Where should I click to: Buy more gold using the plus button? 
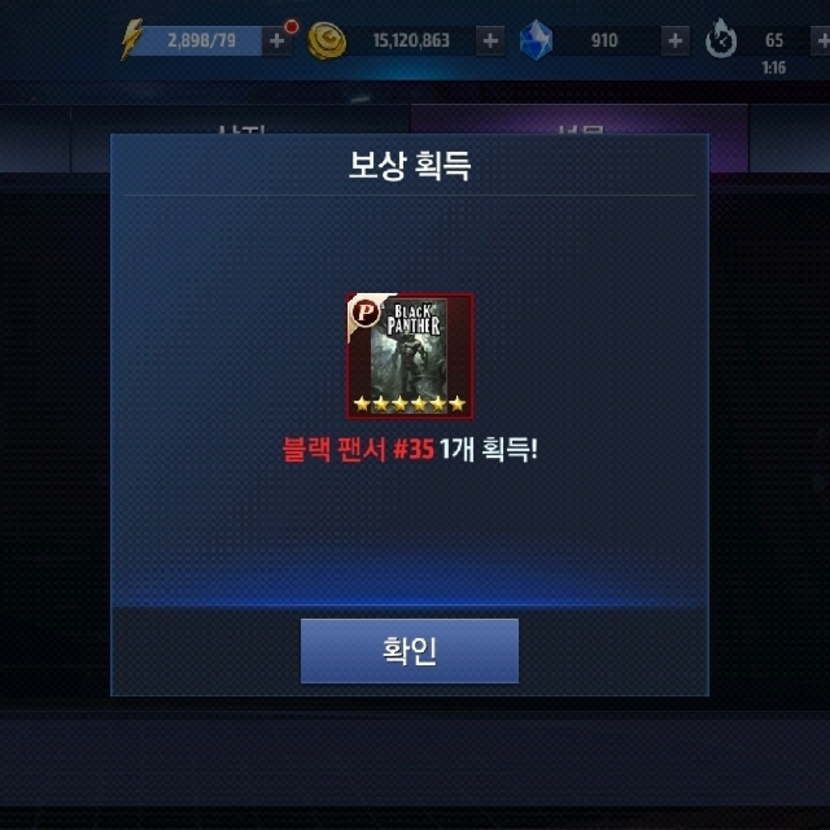click(490, 41)
